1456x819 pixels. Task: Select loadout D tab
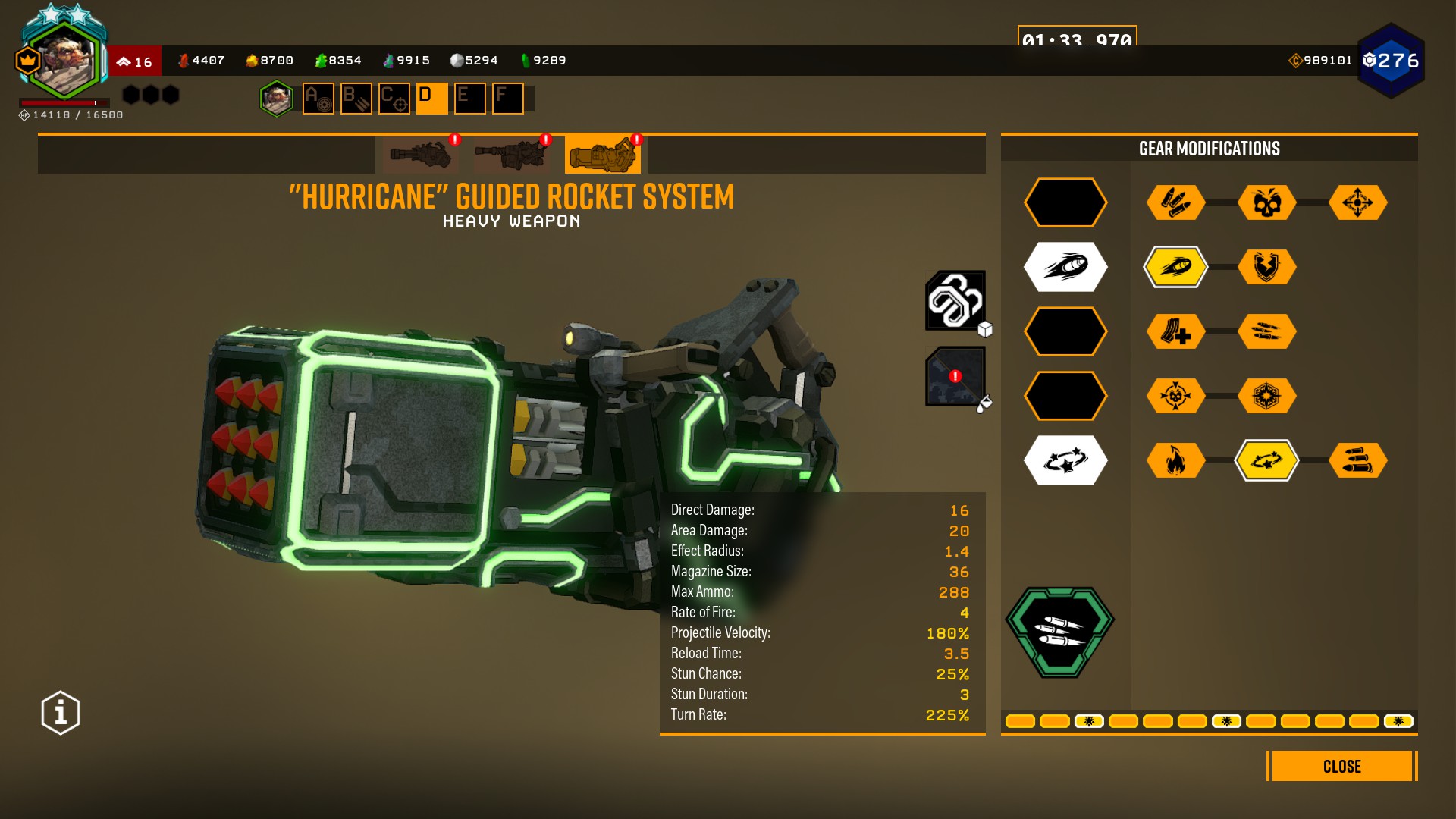(x=431, y=99)
